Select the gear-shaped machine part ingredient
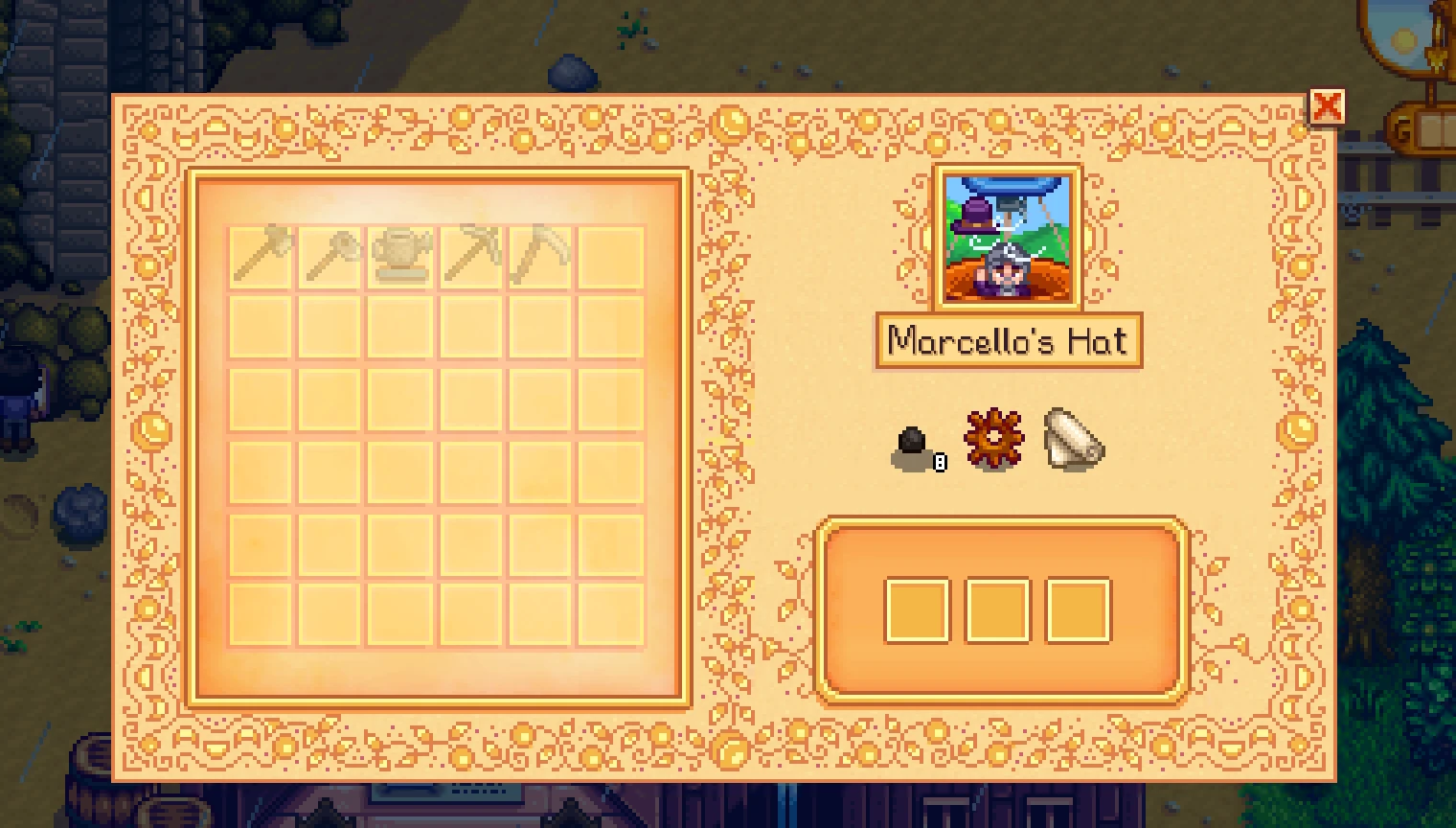Viewport: 1456px width, 828px height. point(992,439)
